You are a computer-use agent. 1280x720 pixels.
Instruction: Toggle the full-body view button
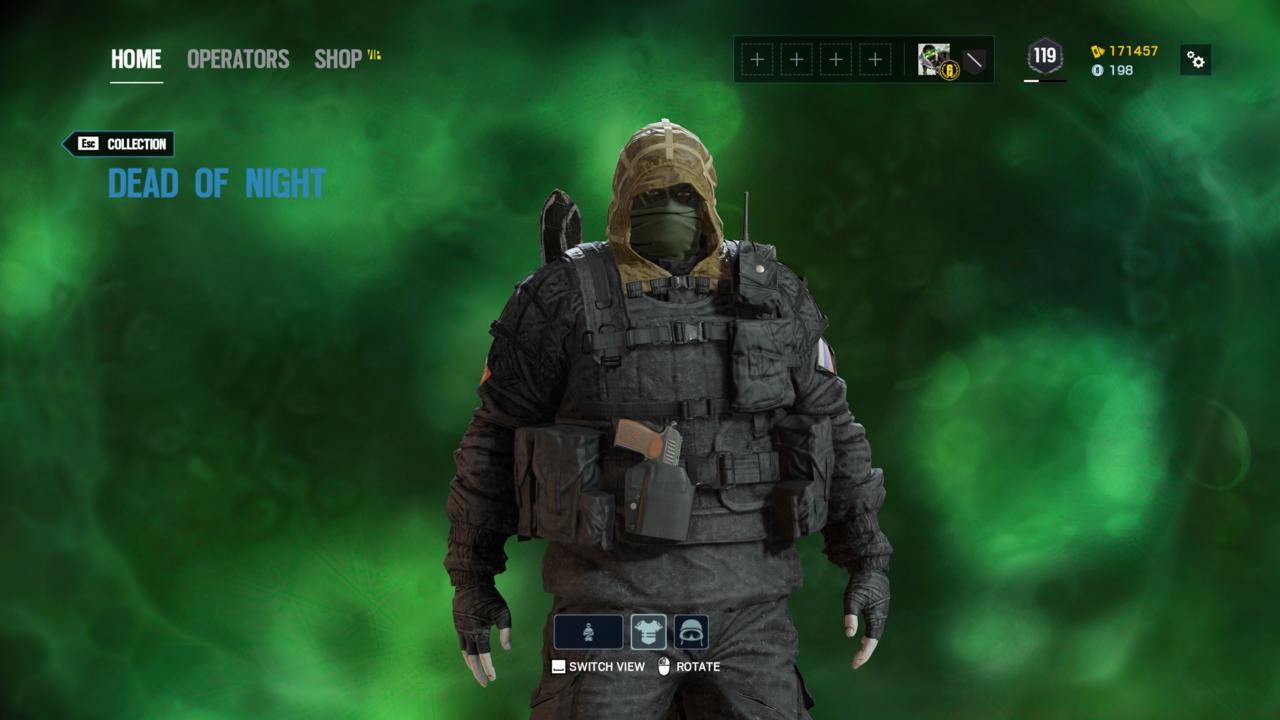tap(590, 630)
